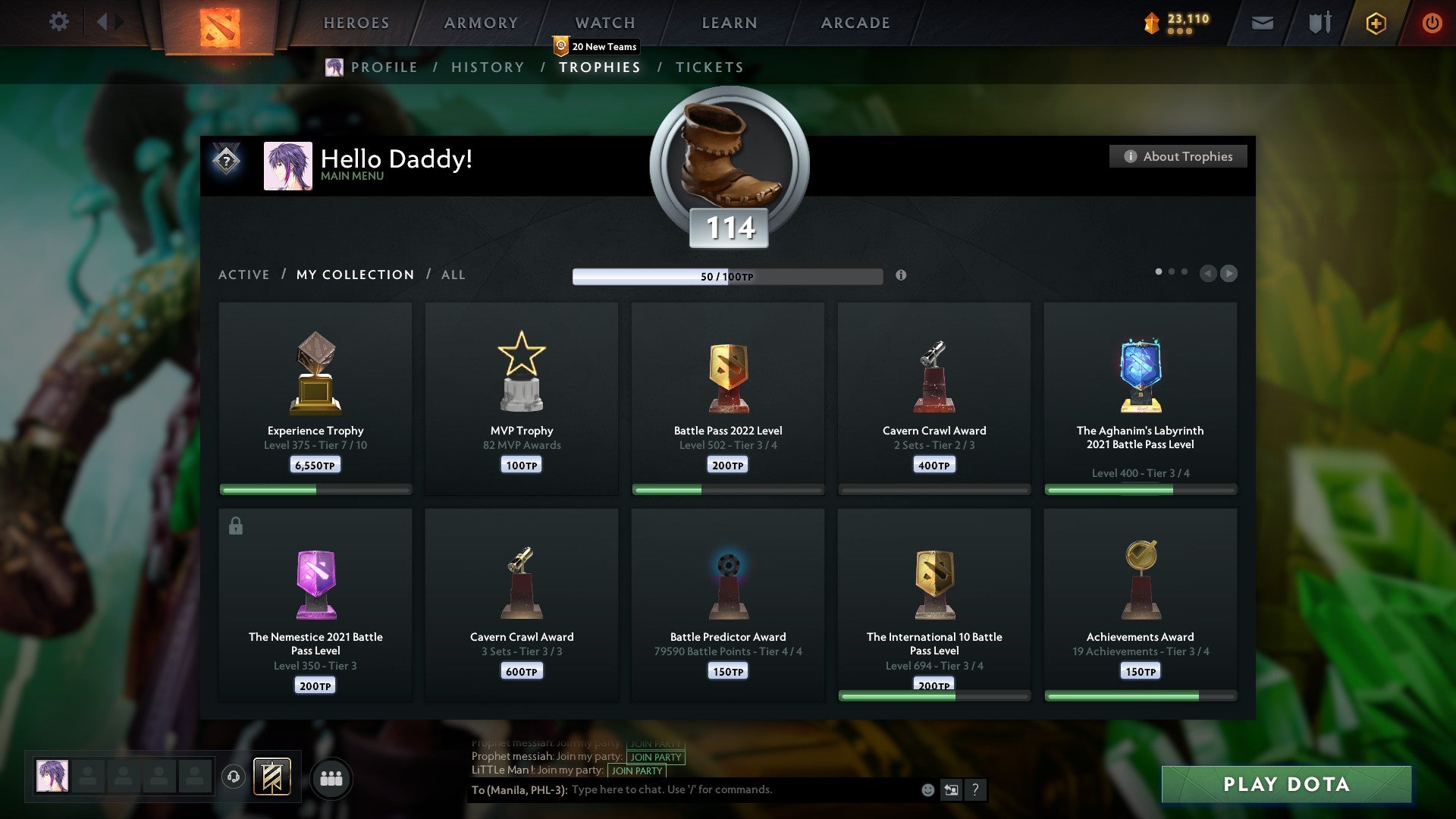Open the WATCH menu
The width and height of the screenshot is (1456, 819).
[604, 23]
